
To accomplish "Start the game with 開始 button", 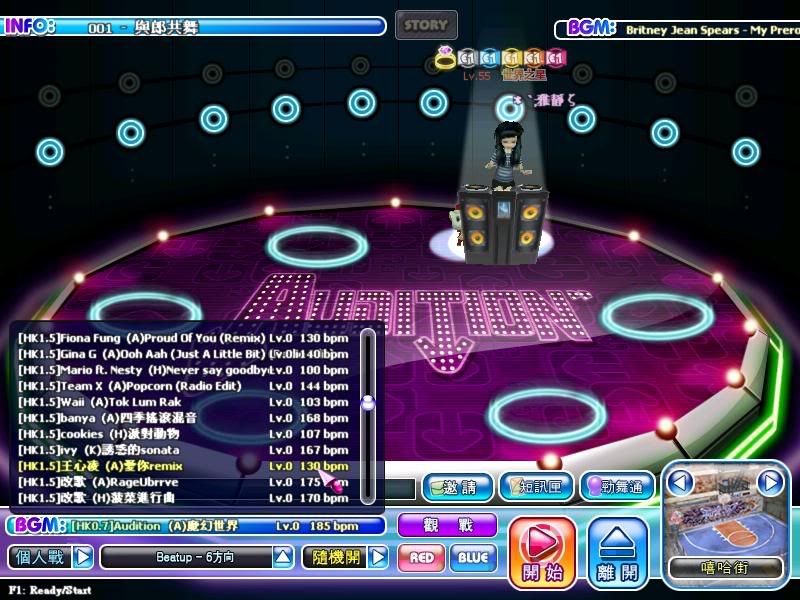I will click(x=542, y=553).
